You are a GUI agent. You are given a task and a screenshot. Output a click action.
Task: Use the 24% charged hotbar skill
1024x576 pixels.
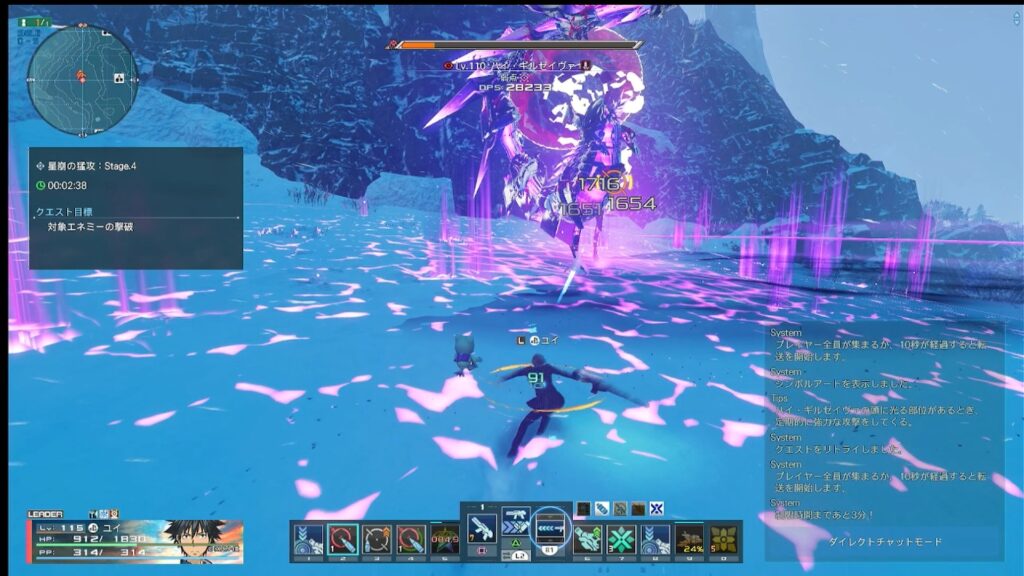point(689,540)
